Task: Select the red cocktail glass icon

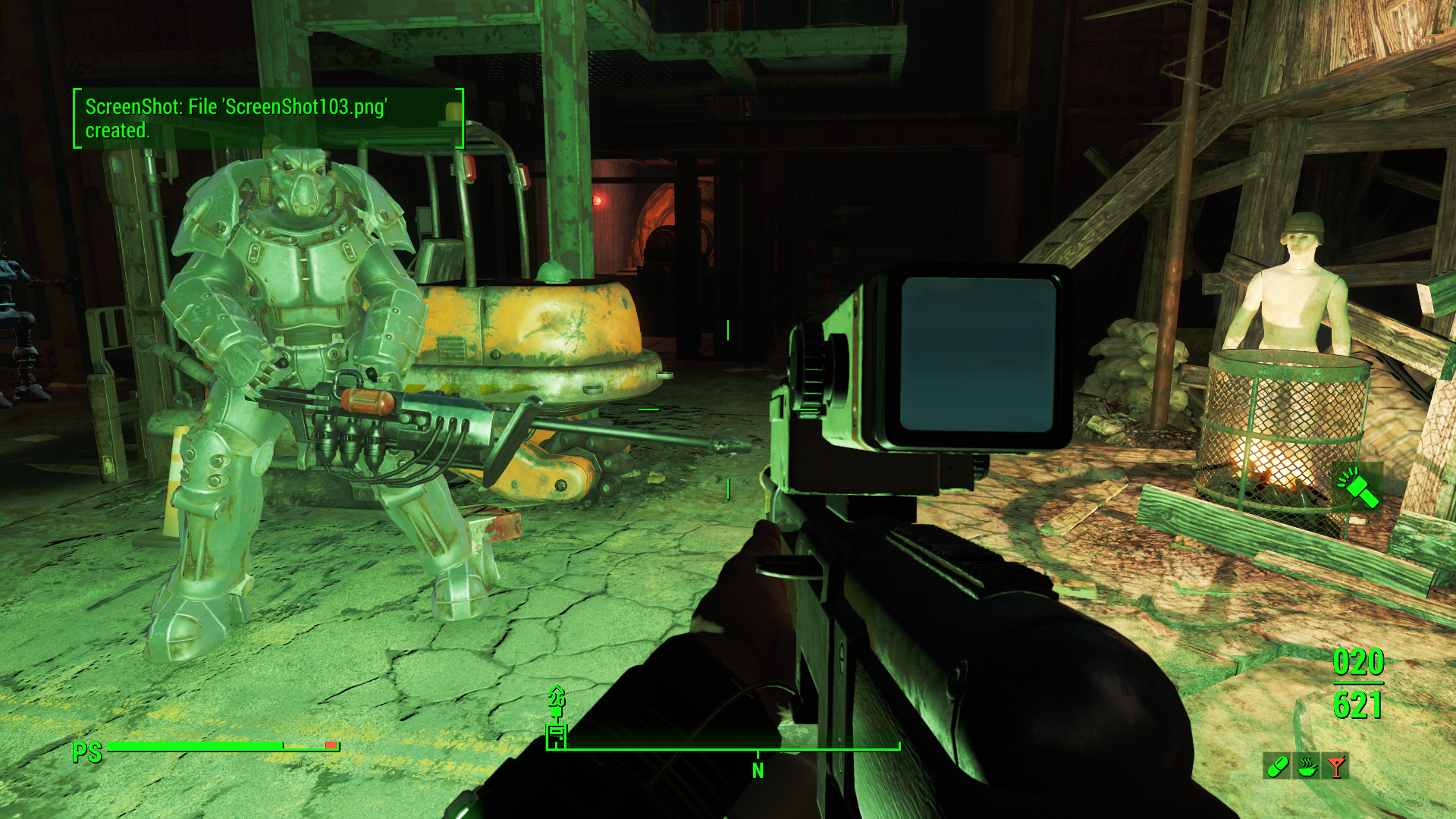Action: [x=1336, y=766]
